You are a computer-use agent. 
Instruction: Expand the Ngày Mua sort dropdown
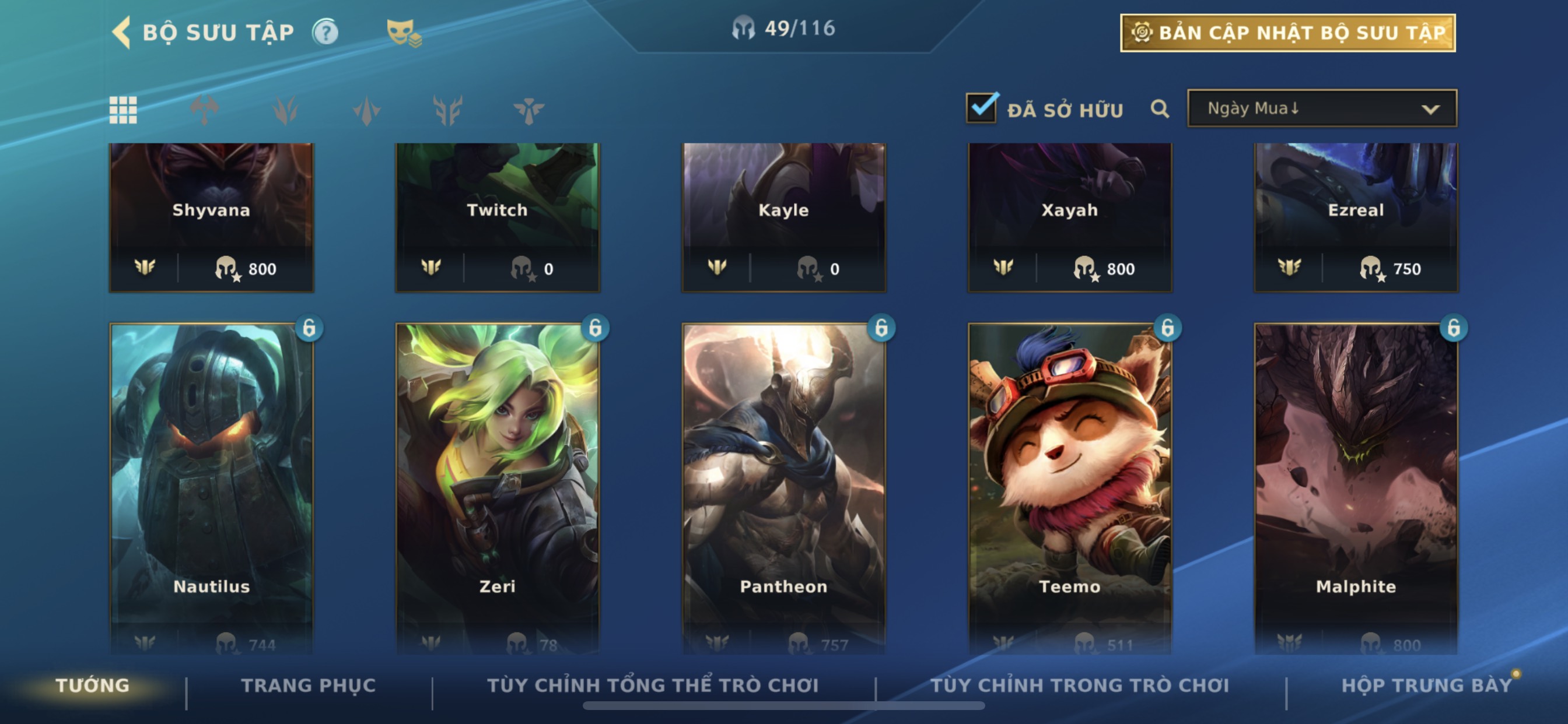pyautogui.click(x=1321, y=109)
